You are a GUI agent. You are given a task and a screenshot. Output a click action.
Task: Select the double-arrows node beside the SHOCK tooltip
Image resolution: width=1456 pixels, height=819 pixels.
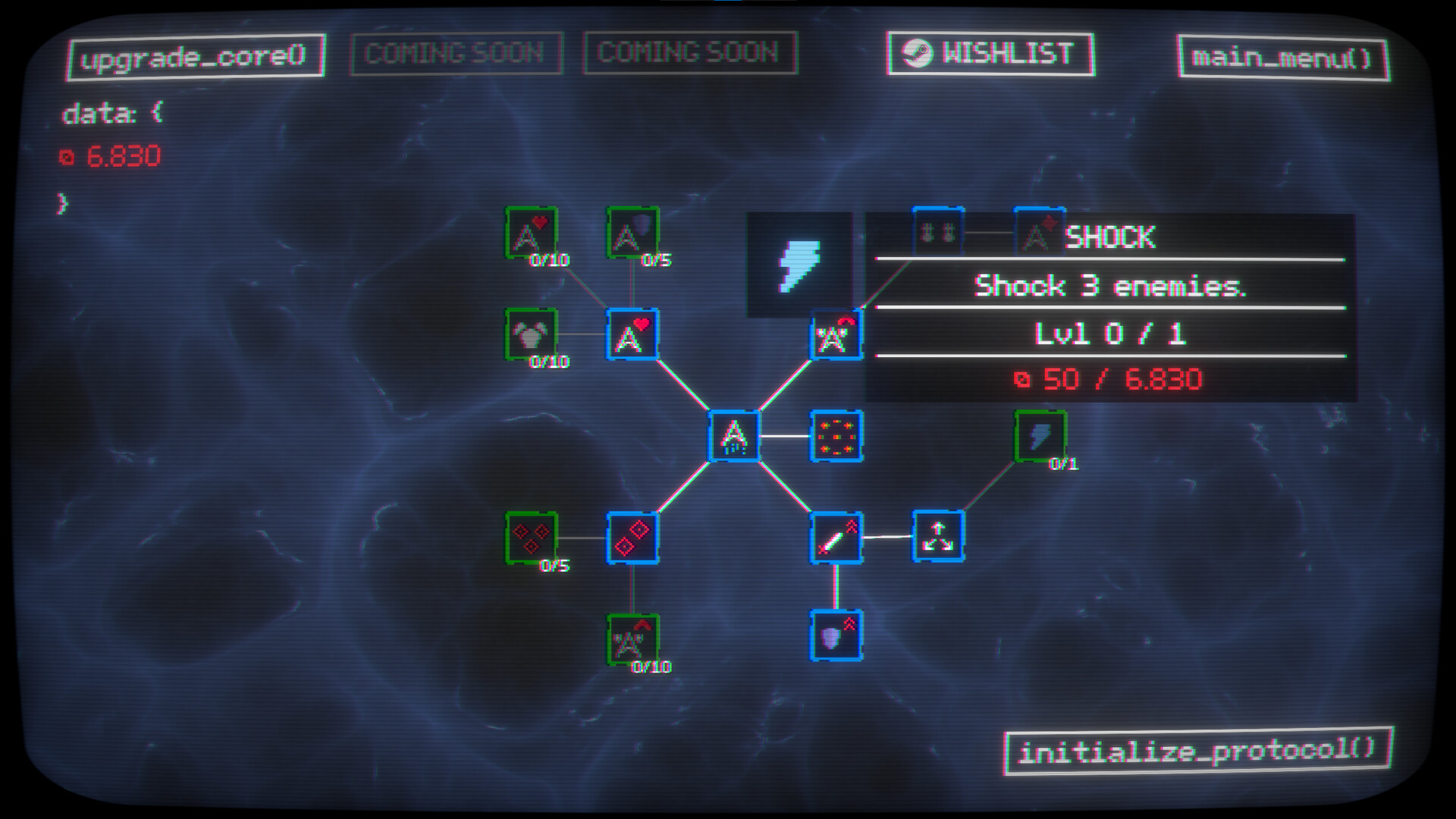pyautogui.click(x=938, y=231)
